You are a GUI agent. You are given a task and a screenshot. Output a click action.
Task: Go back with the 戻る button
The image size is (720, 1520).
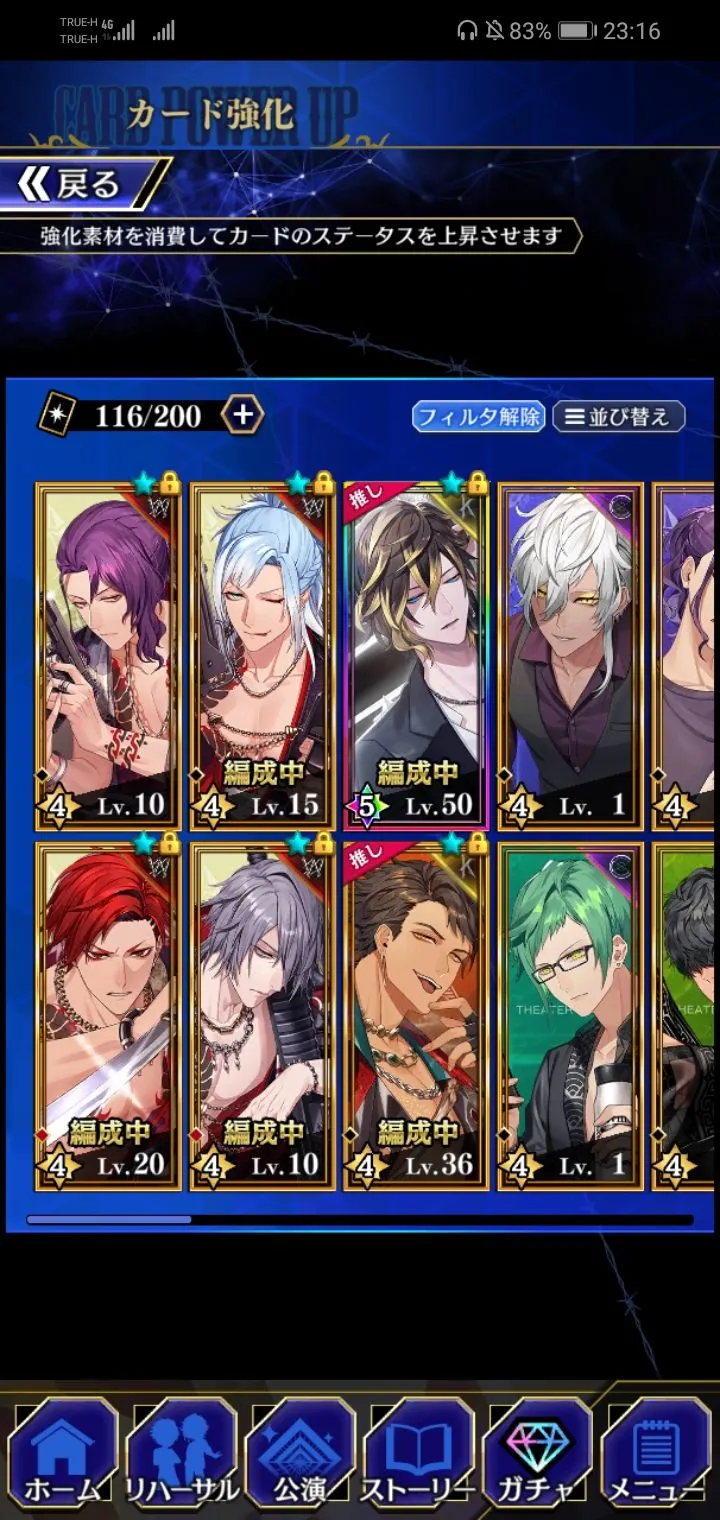[x=82, y=184]
